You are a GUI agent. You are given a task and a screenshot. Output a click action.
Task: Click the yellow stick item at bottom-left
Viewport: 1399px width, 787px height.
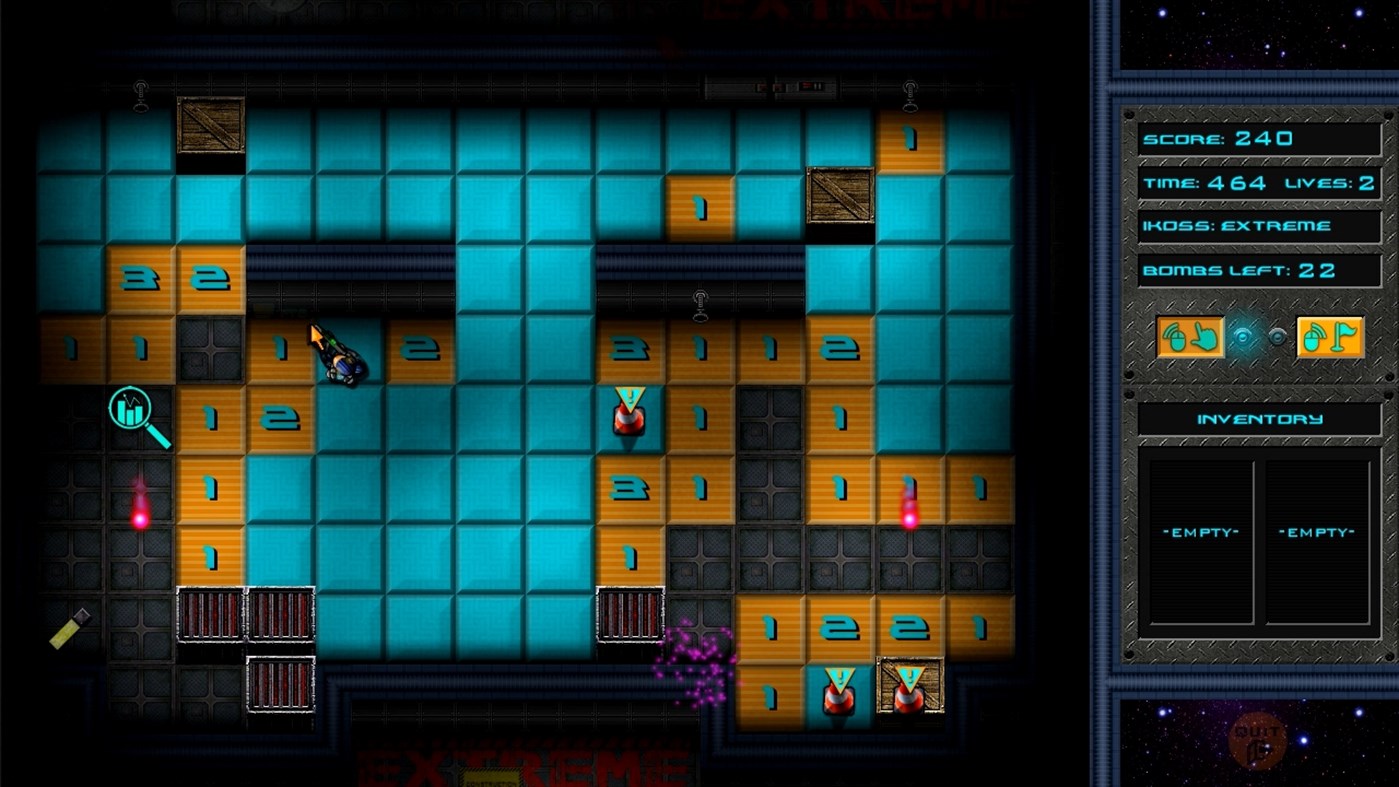point(67,630)
